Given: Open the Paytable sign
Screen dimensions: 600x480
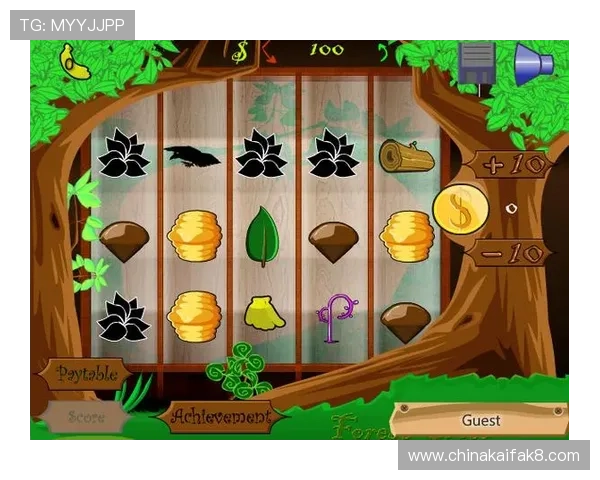Looking at the screenshot, I should pyautogui.click(x=88, y=374).
